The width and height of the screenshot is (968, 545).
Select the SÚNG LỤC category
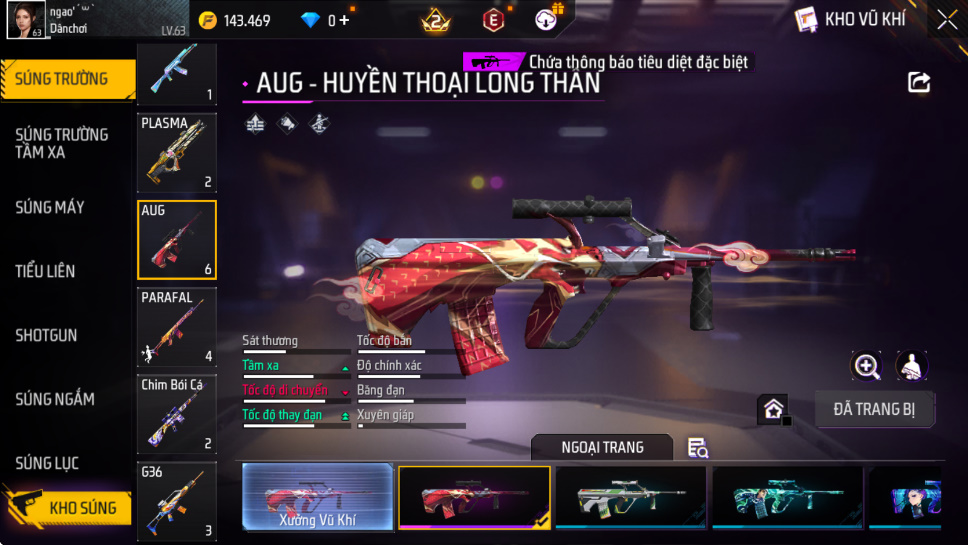tap(47, 463)
